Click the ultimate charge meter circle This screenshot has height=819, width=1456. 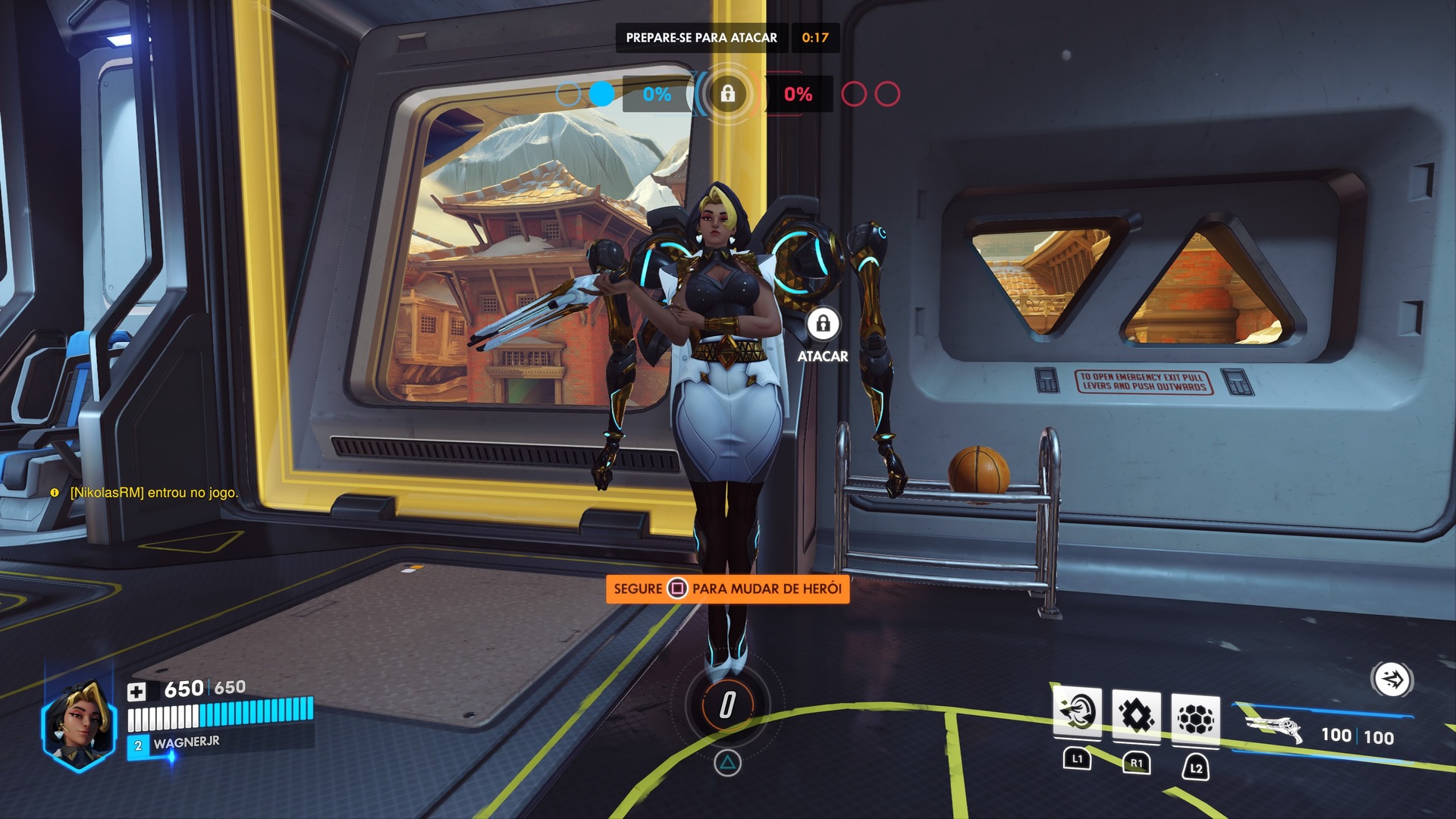(x=727, y=704)
